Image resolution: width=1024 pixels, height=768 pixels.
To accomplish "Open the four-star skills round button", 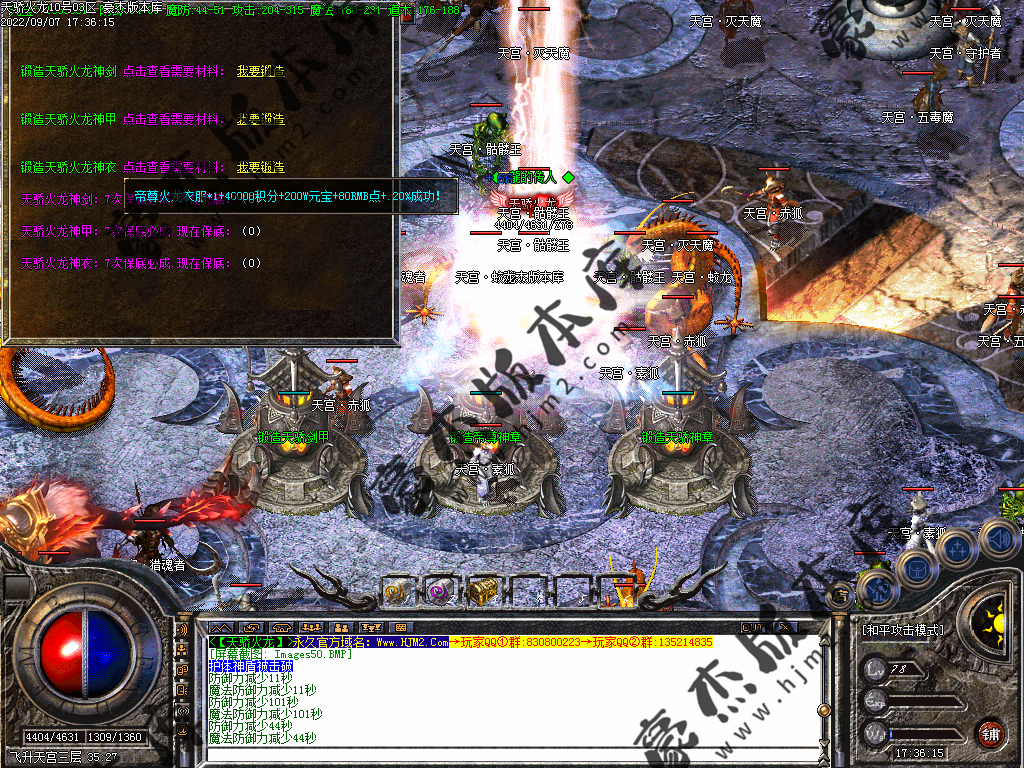I will click(x=958, y=549).
